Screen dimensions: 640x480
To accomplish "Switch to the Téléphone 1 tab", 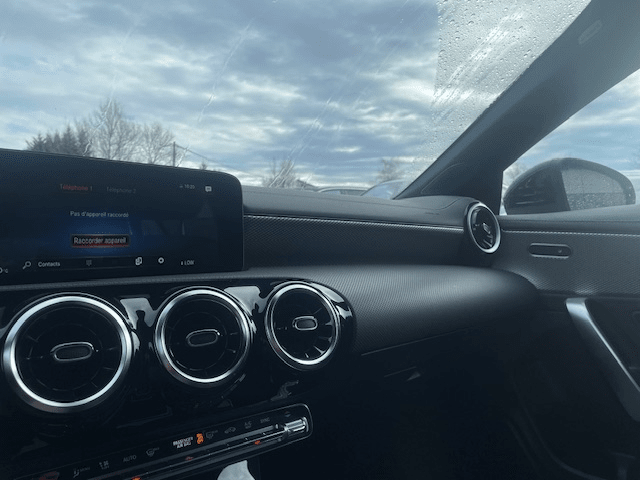I will click(x=76, y=188).
